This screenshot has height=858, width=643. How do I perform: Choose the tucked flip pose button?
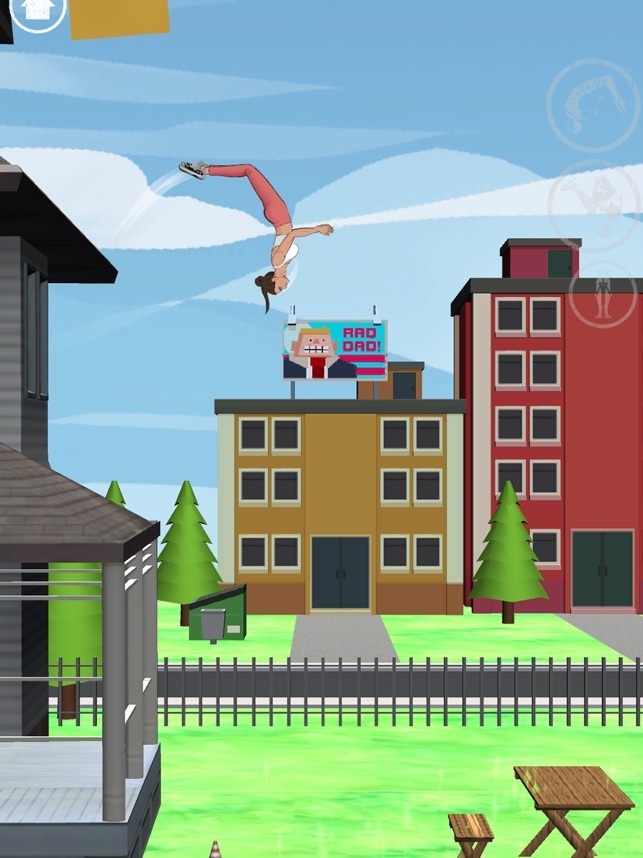pos(593,204)
